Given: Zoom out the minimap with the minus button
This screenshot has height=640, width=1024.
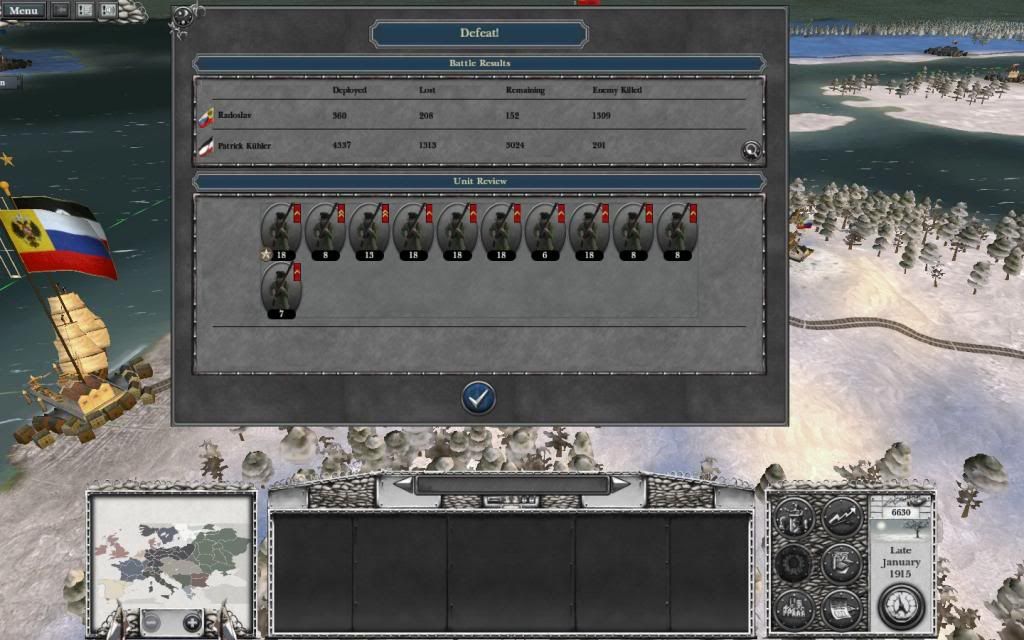Looking at the screenshot, I should tap(152, 620).
